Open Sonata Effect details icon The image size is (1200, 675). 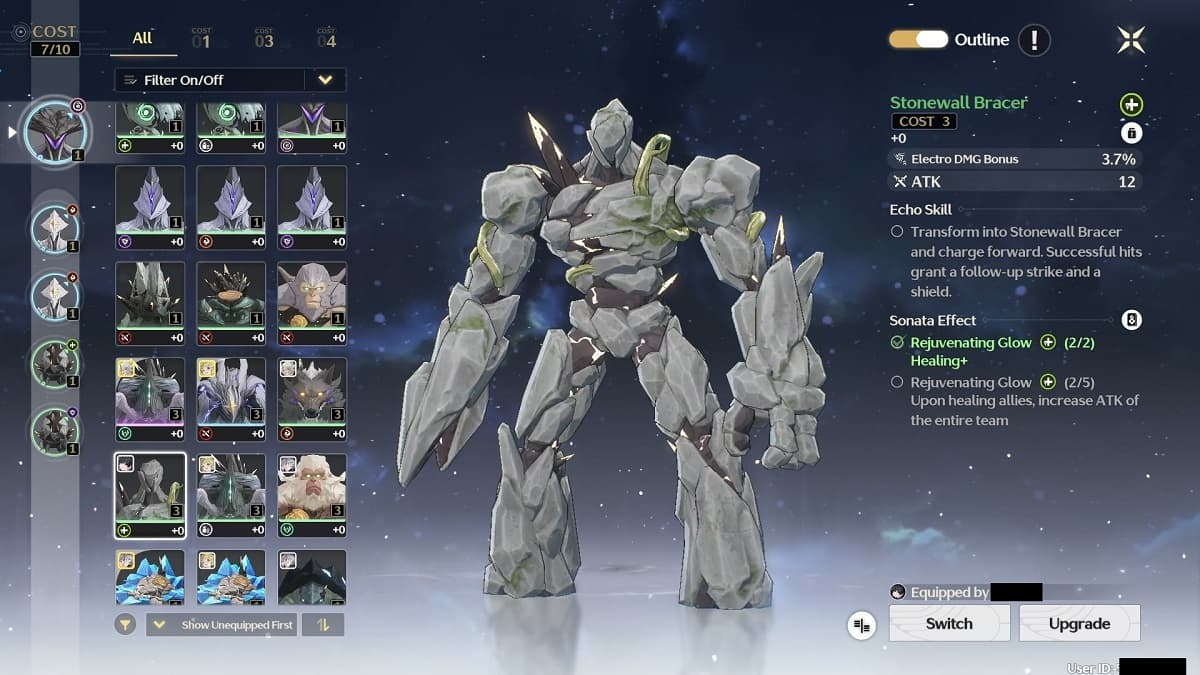pos(1131,320)
